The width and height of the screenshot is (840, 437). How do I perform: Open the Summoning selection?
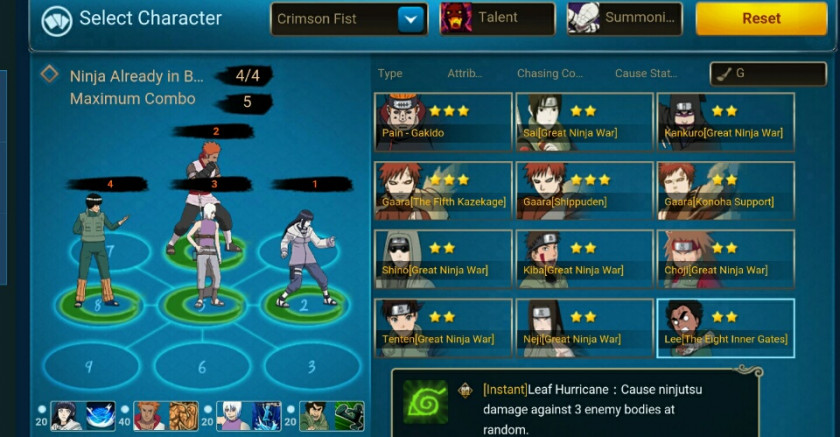[624, 19]
